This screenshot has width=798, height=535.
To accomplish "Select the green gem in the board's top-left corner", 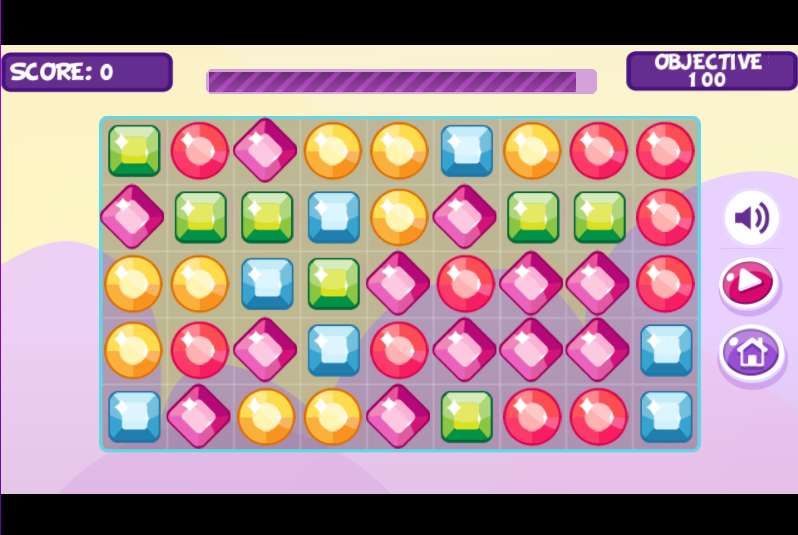I will coord(134,150).
